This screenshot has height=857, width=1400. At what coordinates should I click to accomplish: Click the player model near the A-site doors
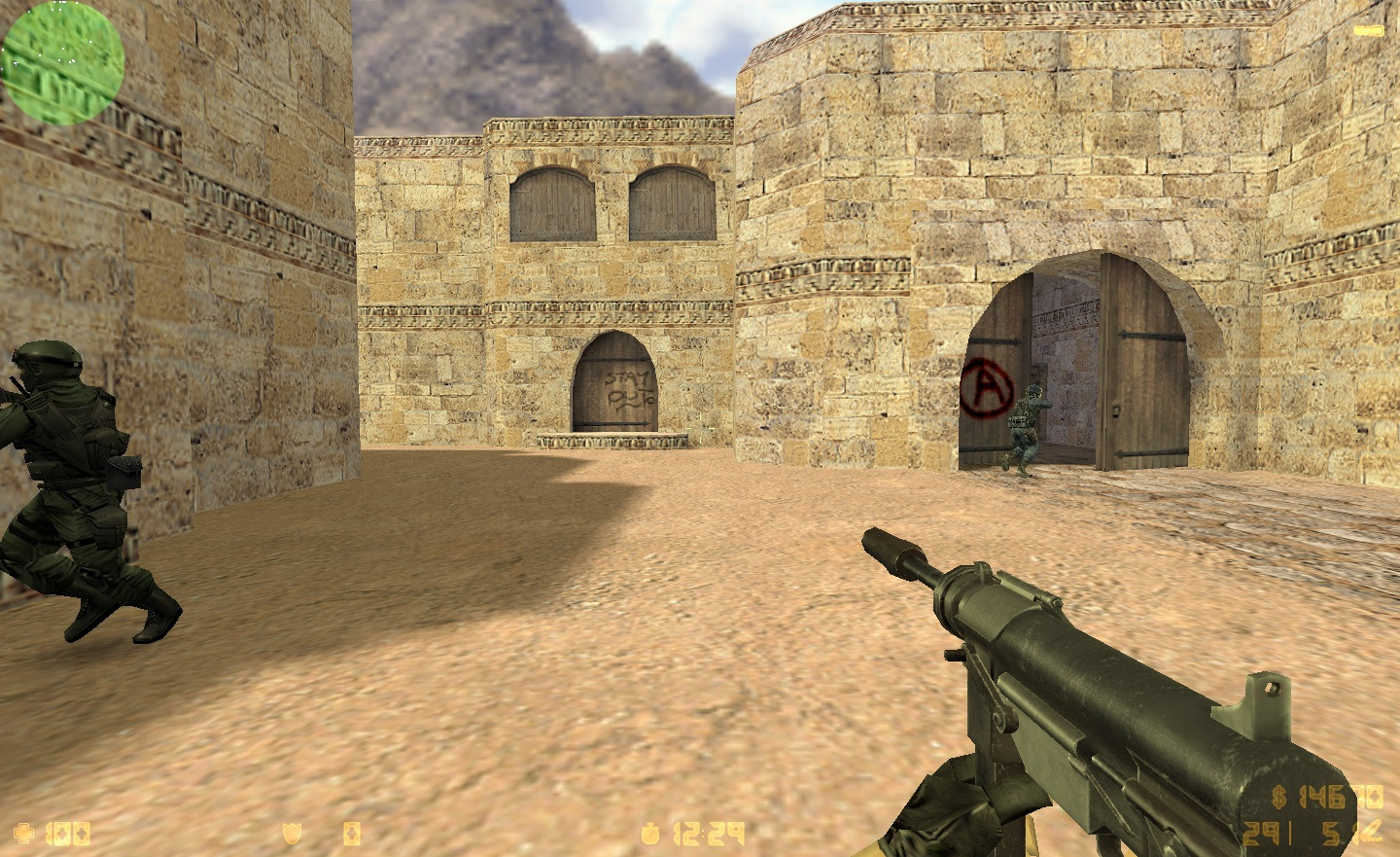(1026, 423)
